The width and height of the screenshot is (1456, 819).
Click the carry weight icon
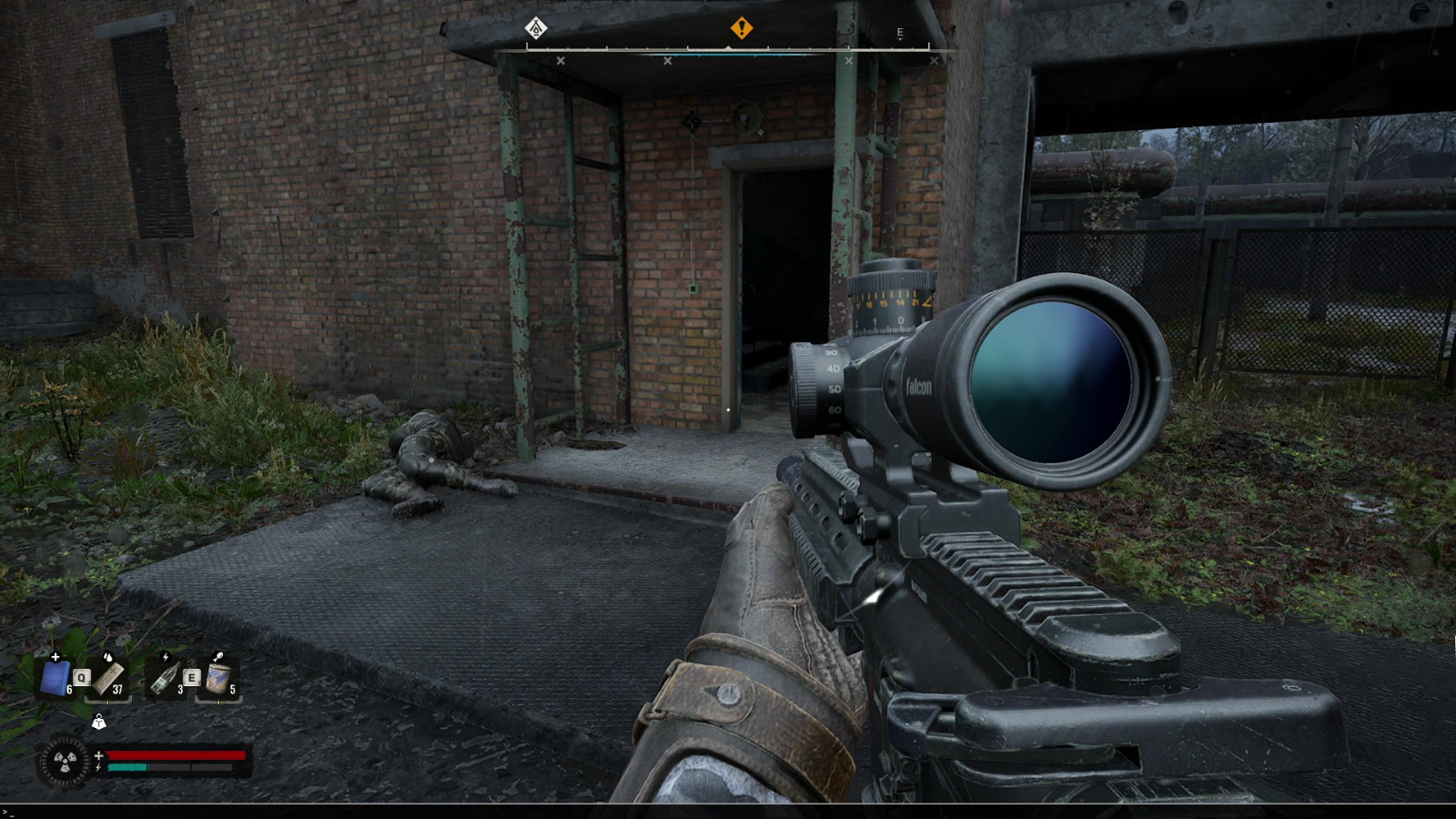tap(98, 723)
